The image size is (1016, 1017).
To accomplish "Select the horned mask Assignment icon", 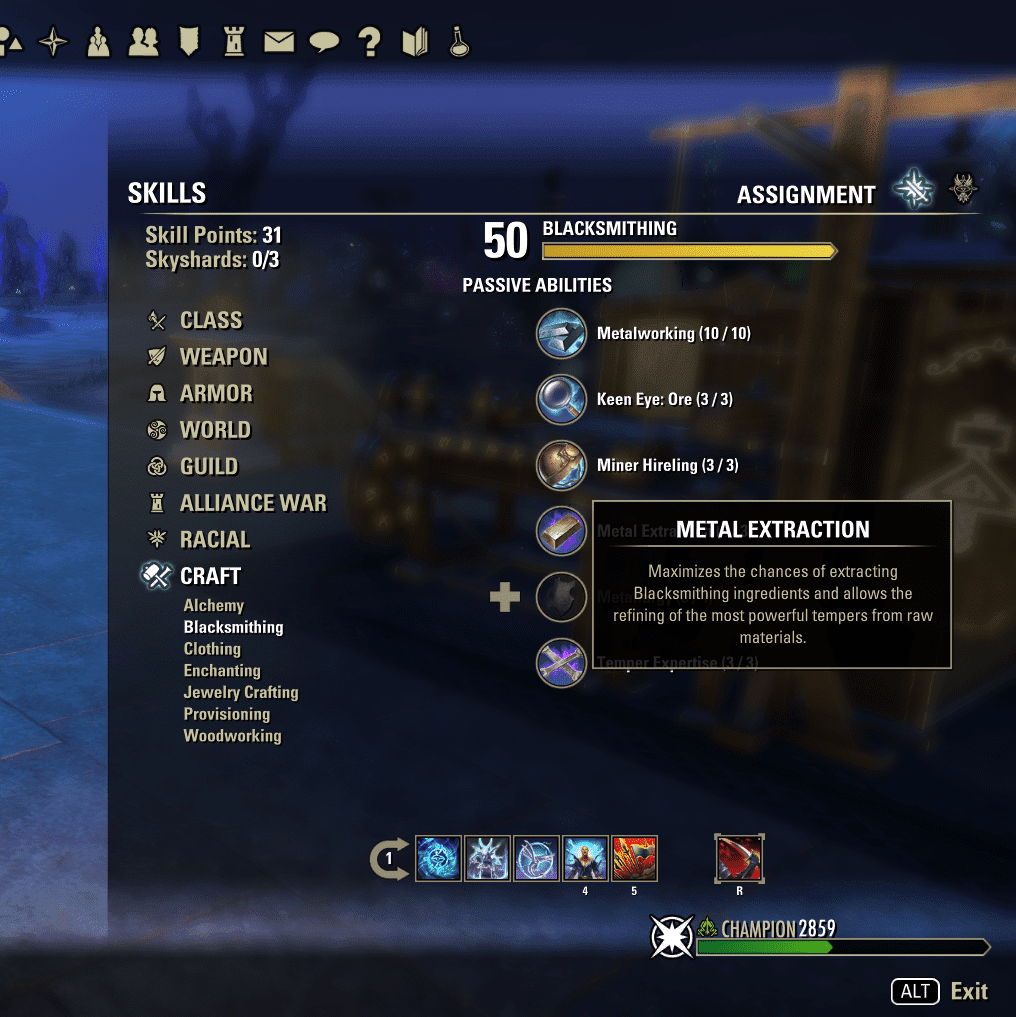I will pos(964,190).
